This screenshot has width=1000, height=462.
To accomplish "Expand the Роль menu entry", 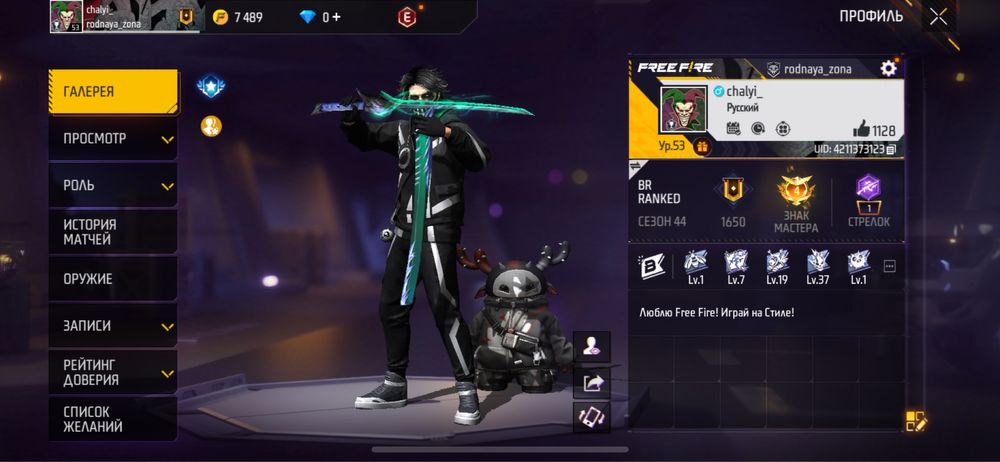I will pos(113,186).
